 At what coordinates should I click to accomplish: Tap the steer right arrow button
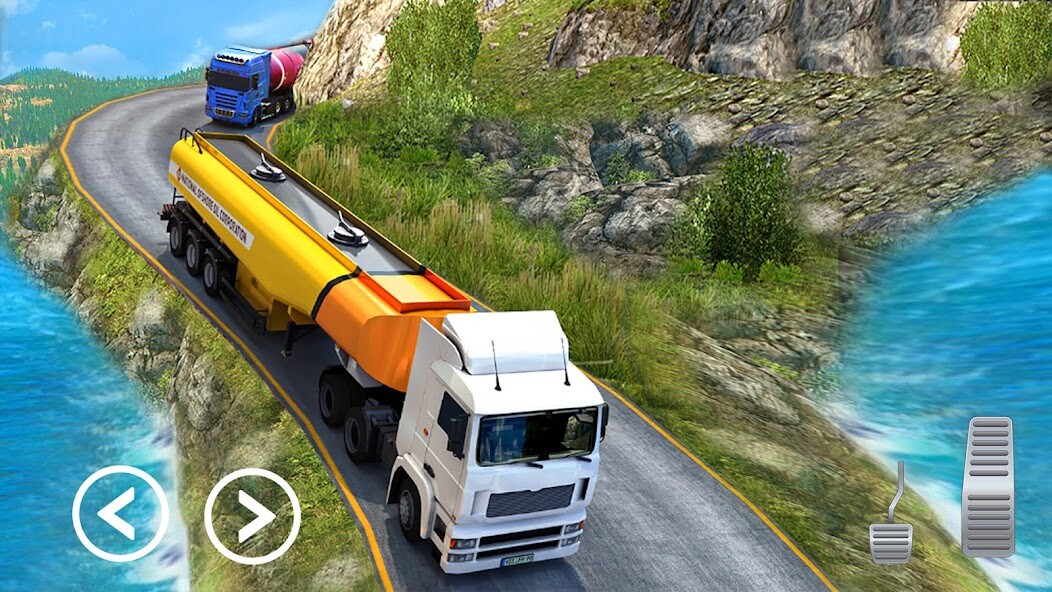click(252, 516)
